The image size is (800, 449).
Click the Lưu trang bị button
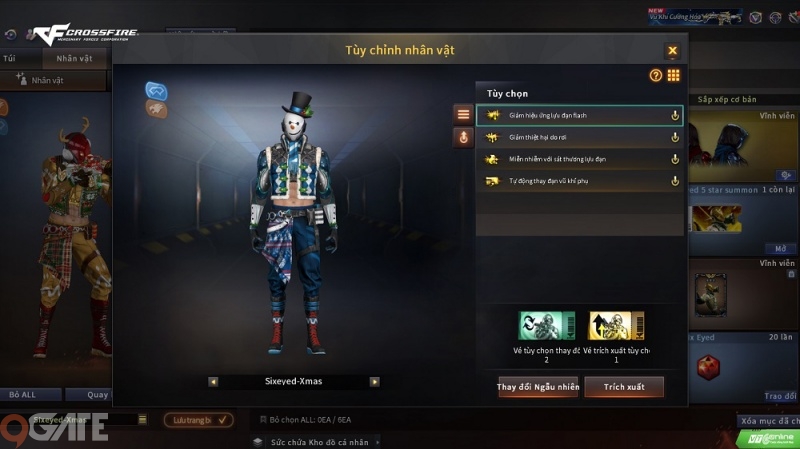(198, 420)
